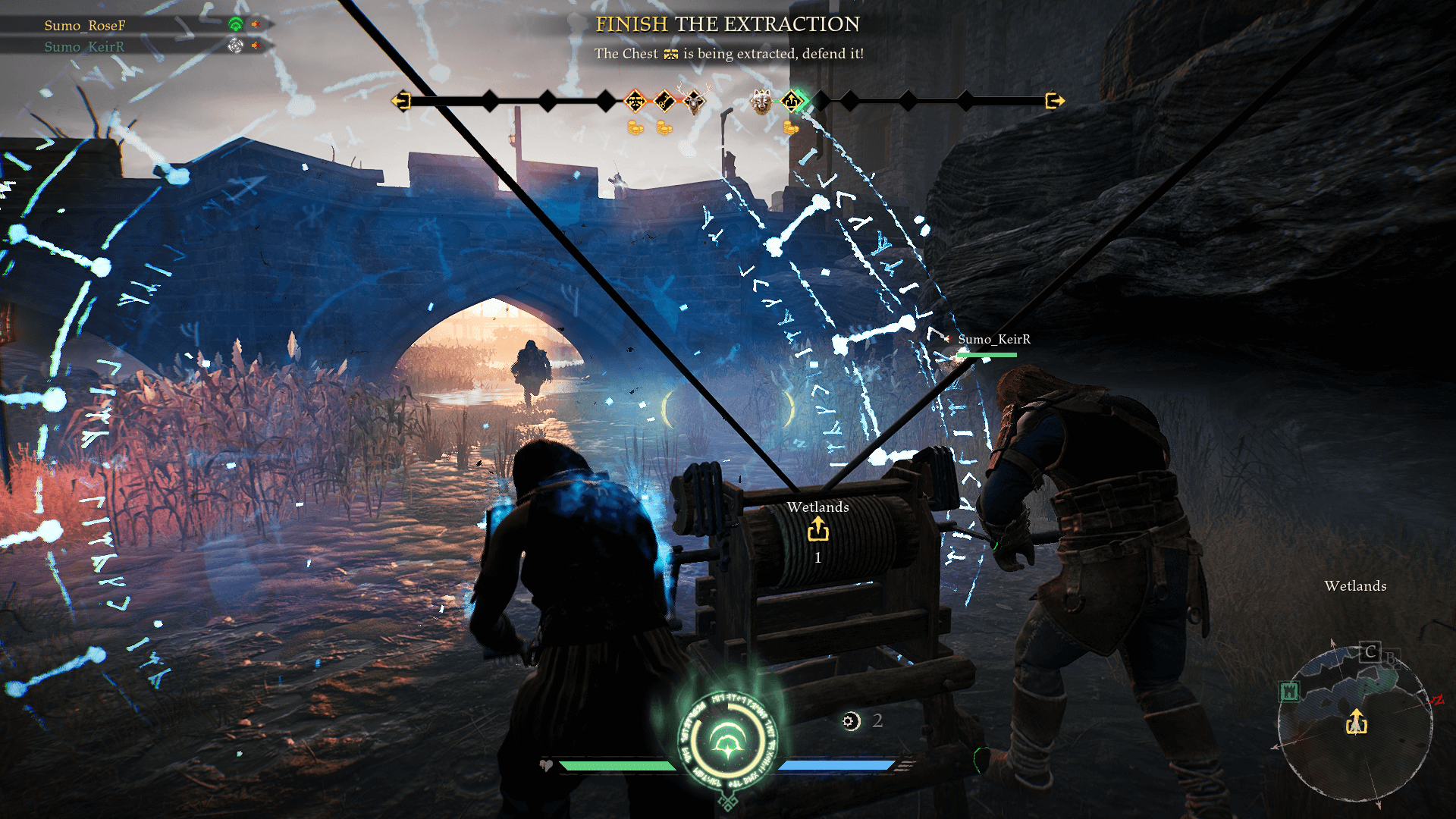Open the circular minimap
This screenshot has width=1456, height=819.
1355,724
